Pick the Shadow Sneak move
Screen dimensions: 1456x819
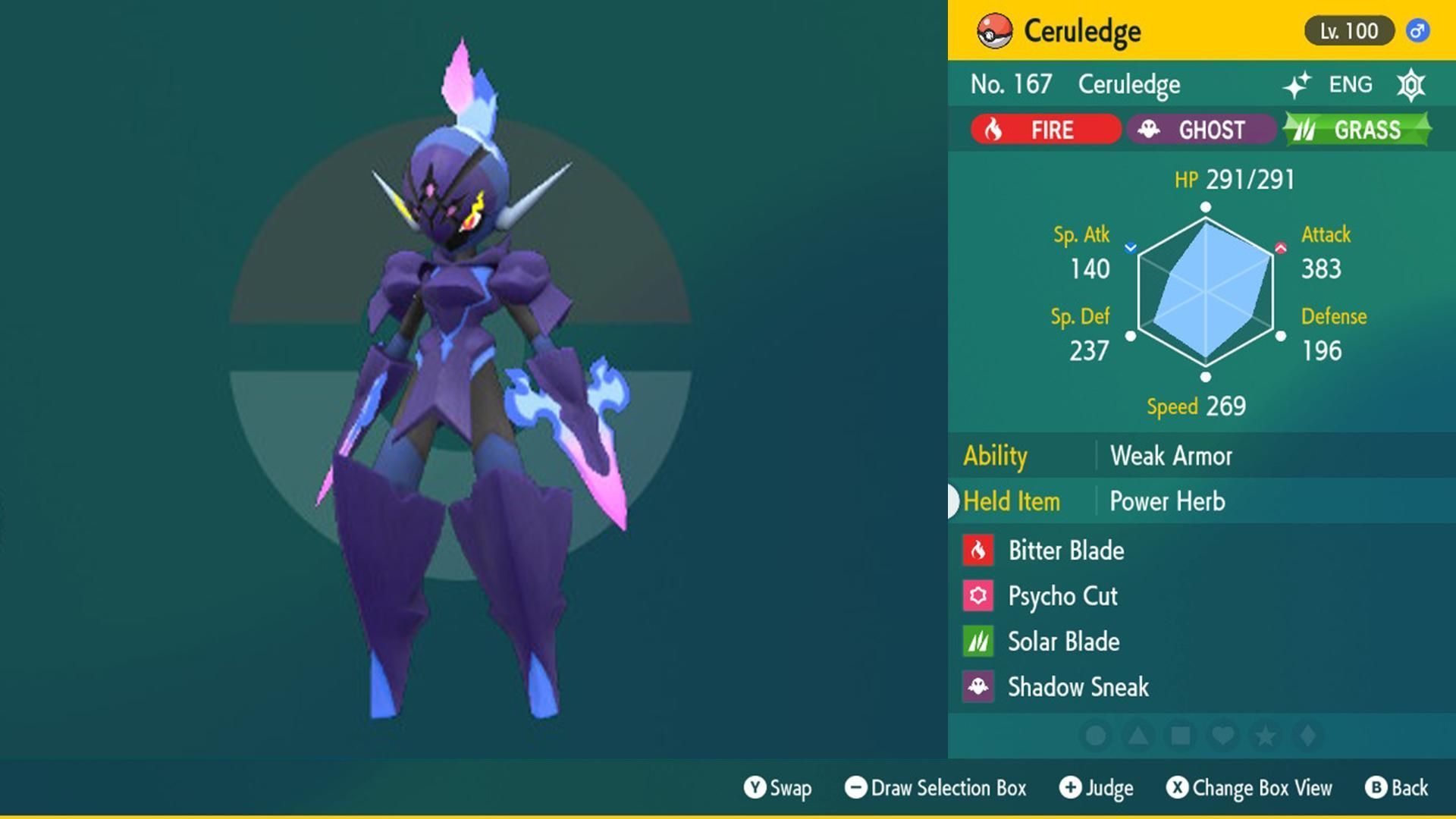point(1078,687)
